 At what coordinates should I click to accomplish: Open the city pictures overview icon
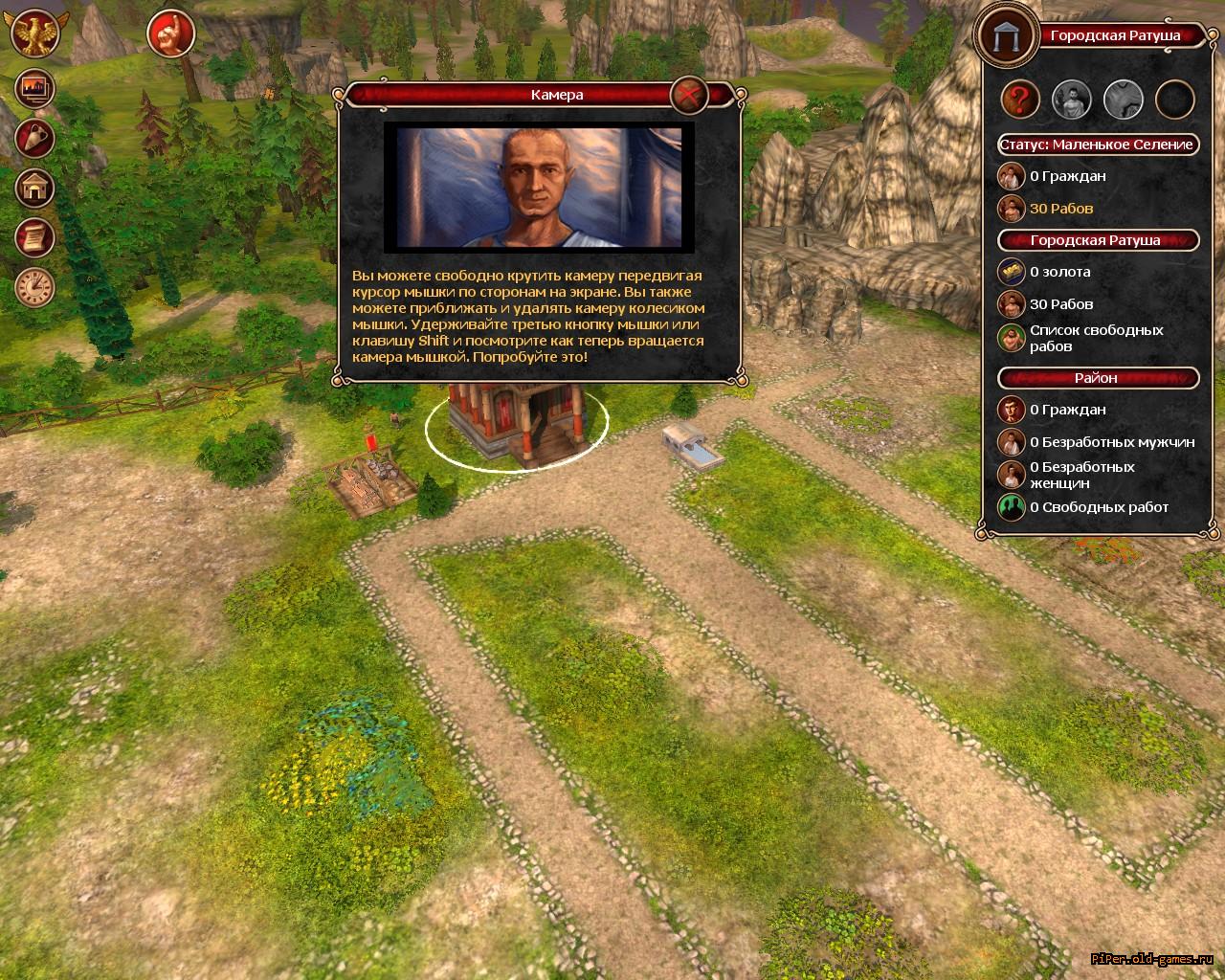coord(34,89)
